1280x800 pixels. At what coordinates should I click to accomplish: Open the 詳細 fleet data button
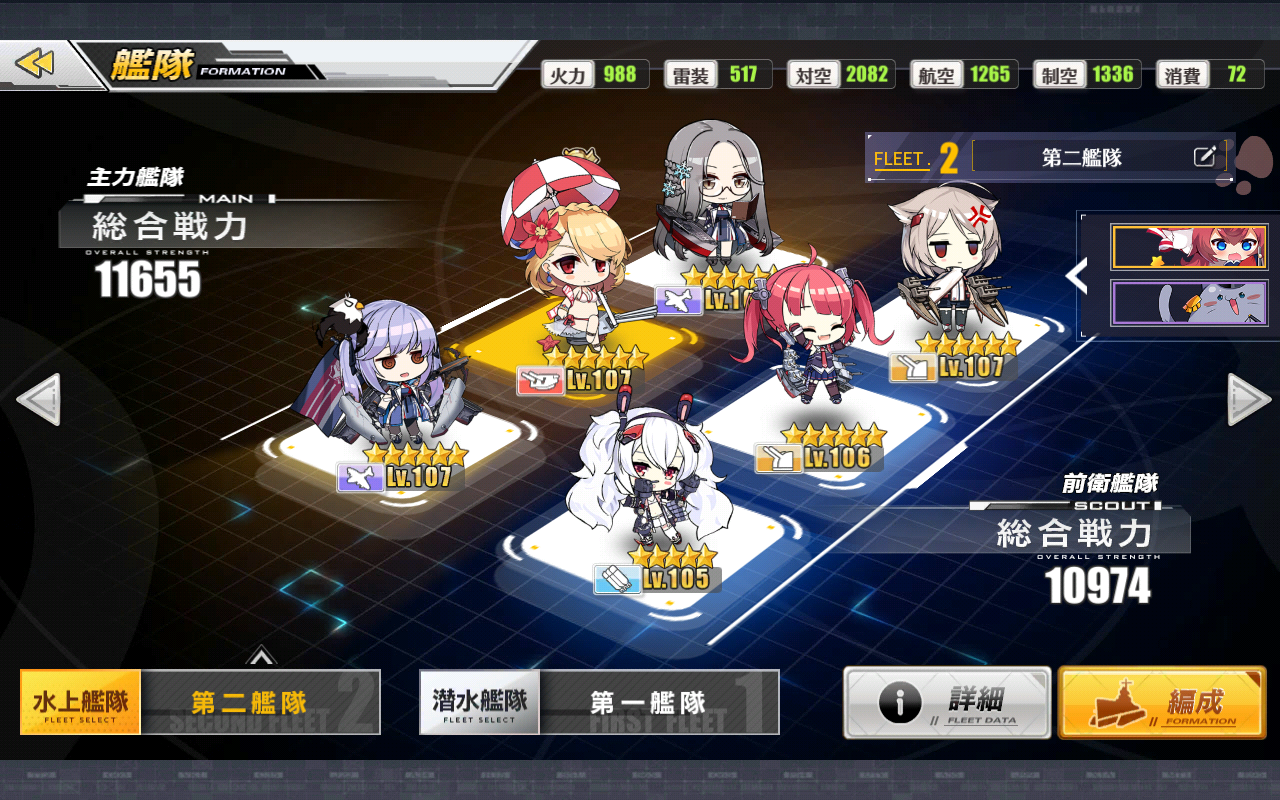pyautogui.click(x=945, y=702)
